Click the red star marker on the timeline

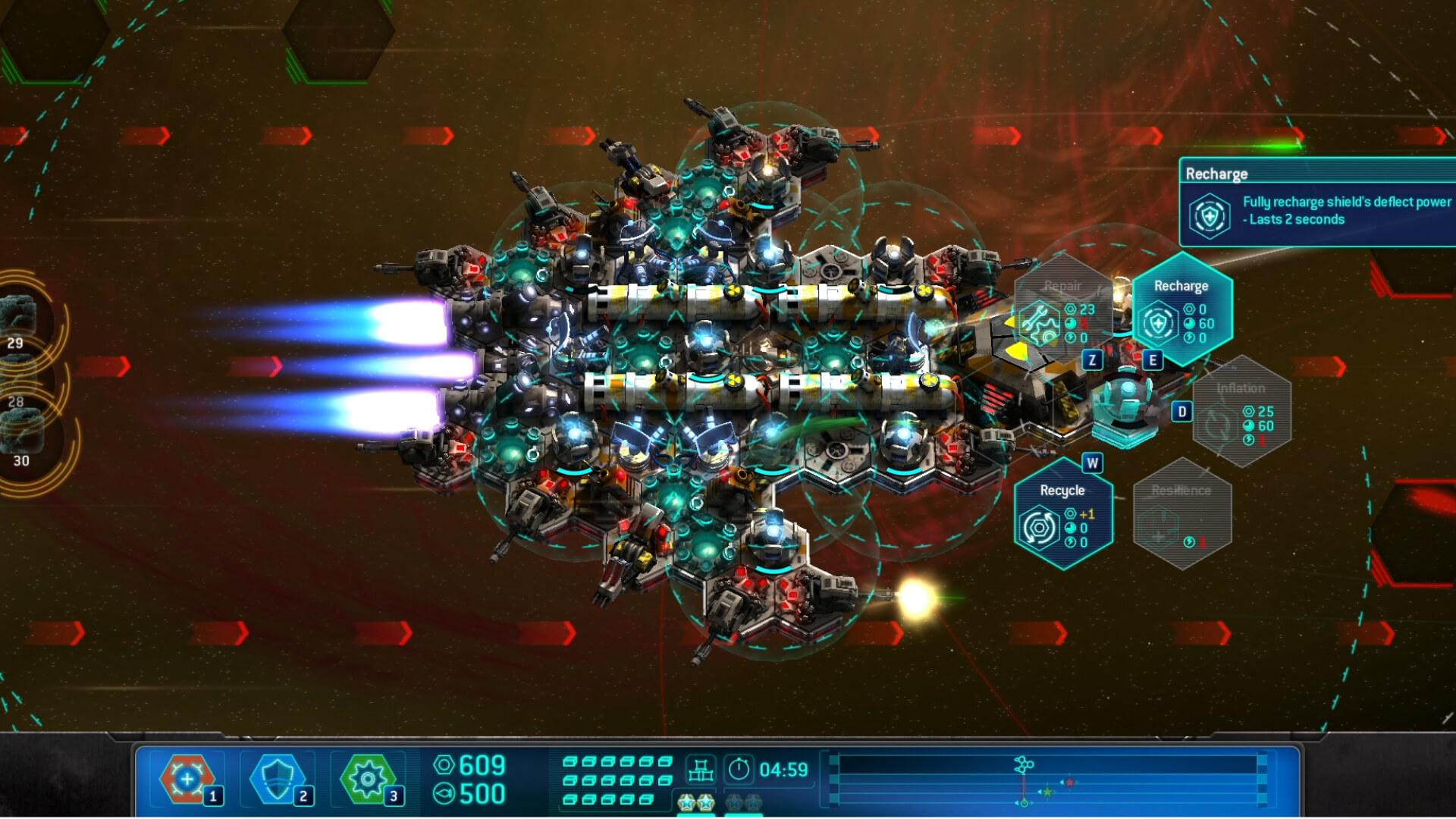1069,782
